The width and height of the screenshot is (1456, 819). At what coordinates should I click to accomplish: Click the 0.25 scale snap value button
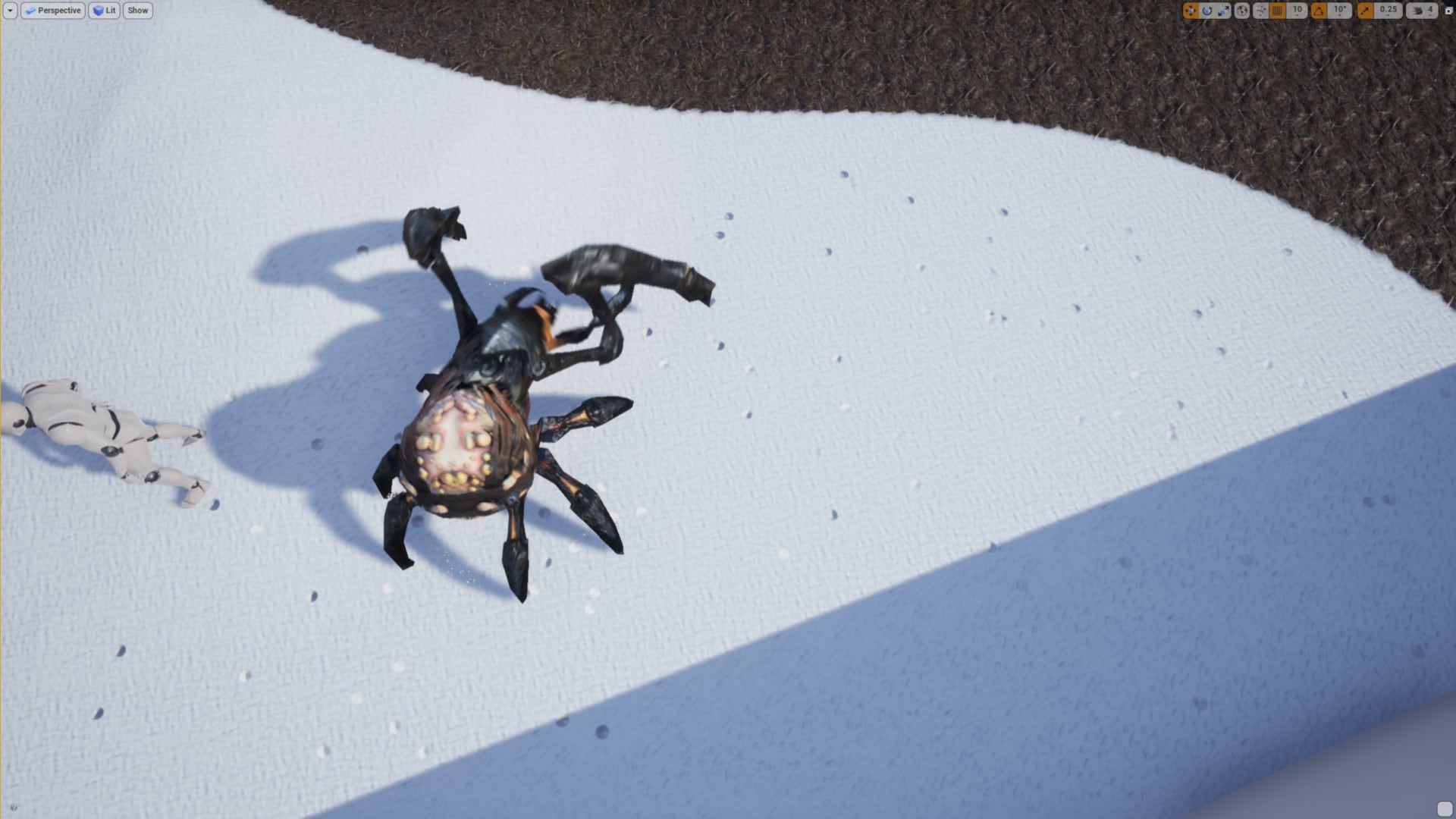(x=1388, y=11)
